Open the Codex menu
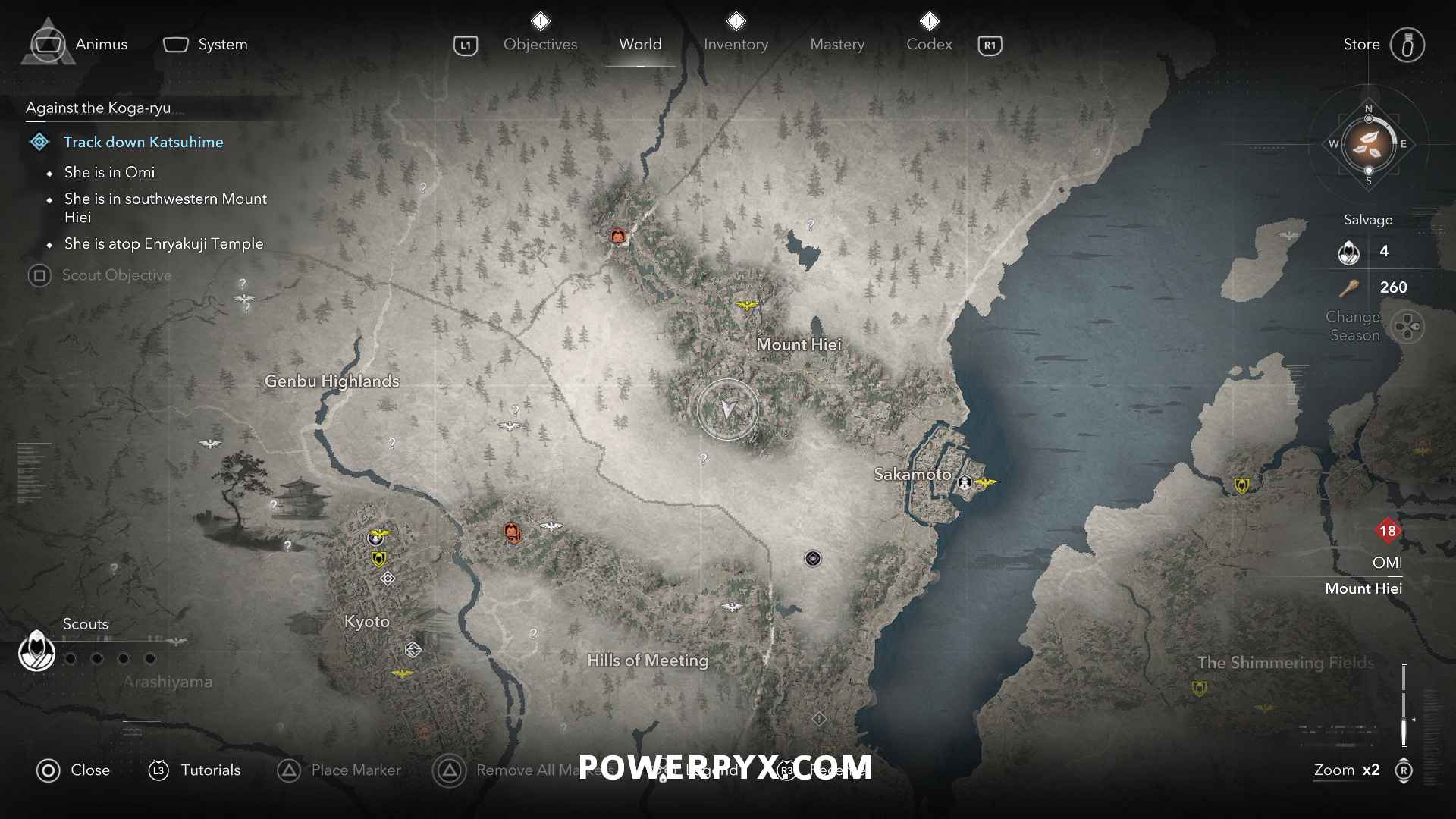This screenshot has height=819, width=1456. point(928,44)
